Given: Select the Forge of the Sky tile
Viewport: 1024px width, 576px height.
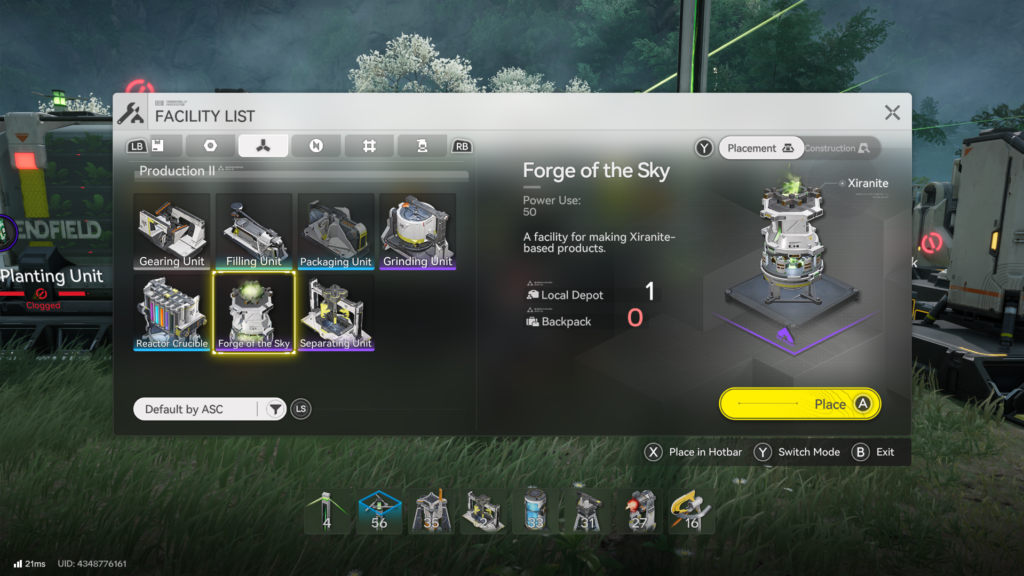Looking at the screenshot, I should [x=254, y=314].
